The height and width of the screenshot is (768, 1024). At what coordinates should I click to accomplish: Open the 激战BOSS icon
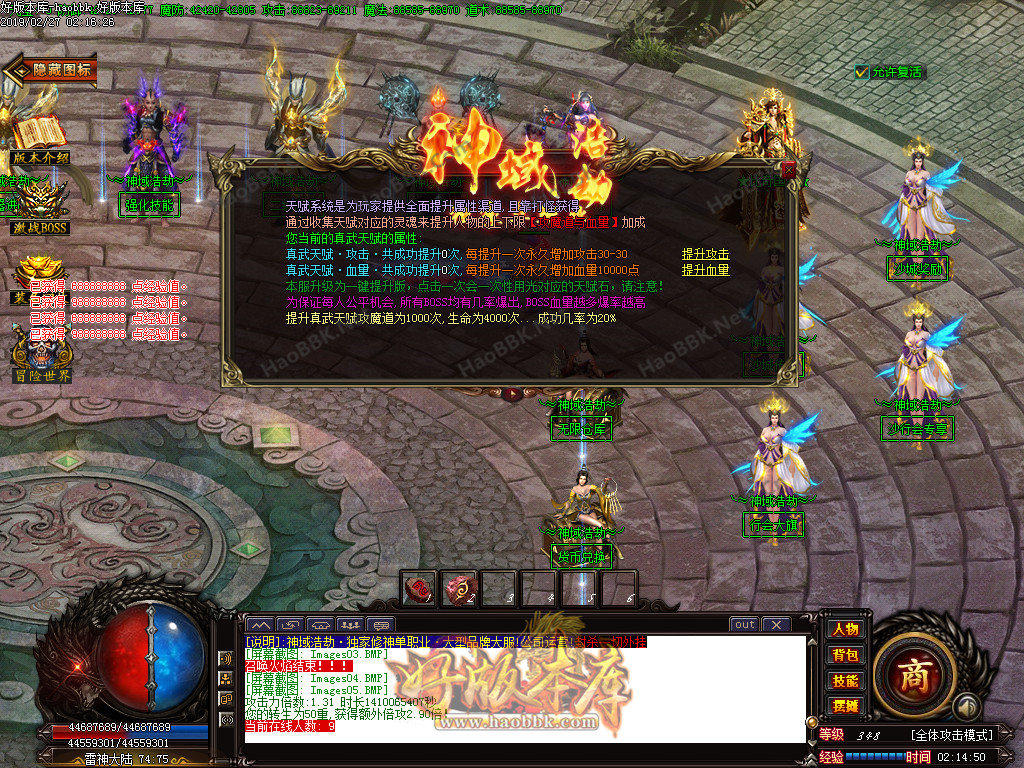click(40, 208)
